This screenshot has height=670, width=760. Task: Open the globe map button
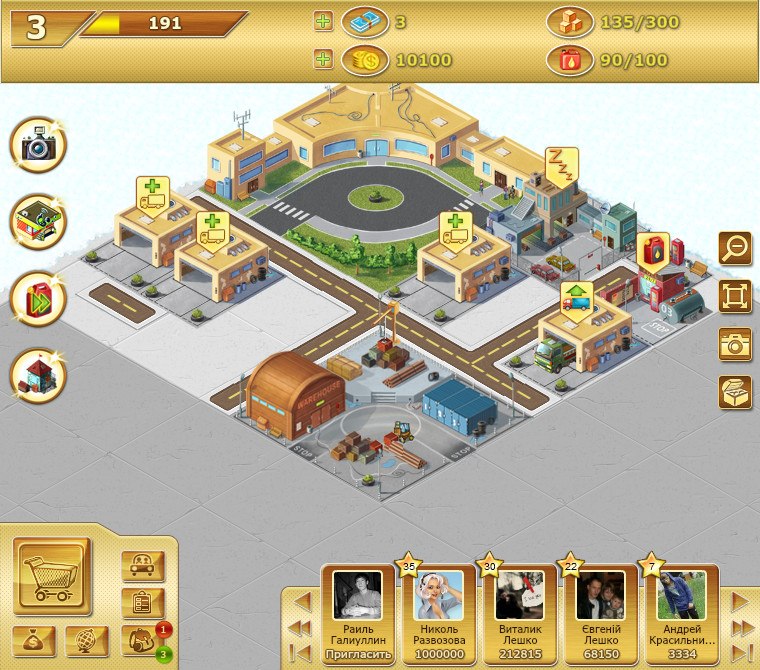[x=87, y=641]
